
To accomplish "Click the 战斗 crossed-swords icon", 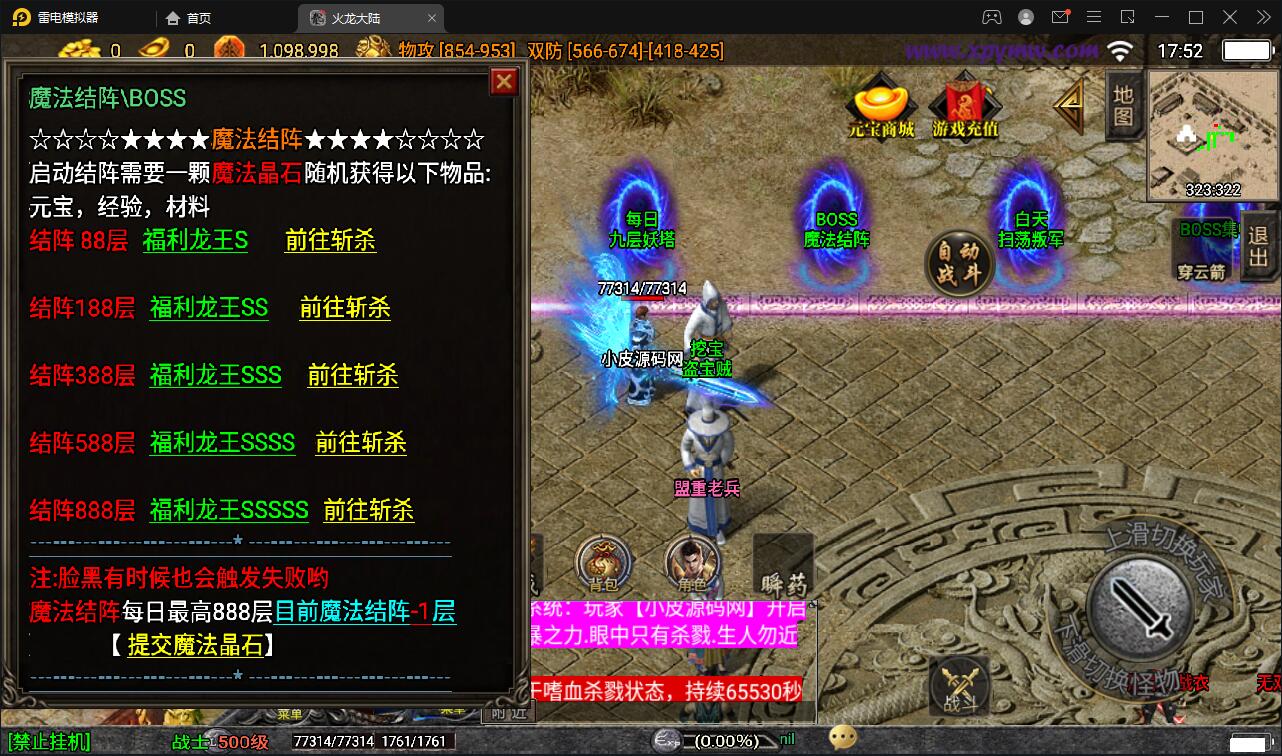I will pos(956,686).
